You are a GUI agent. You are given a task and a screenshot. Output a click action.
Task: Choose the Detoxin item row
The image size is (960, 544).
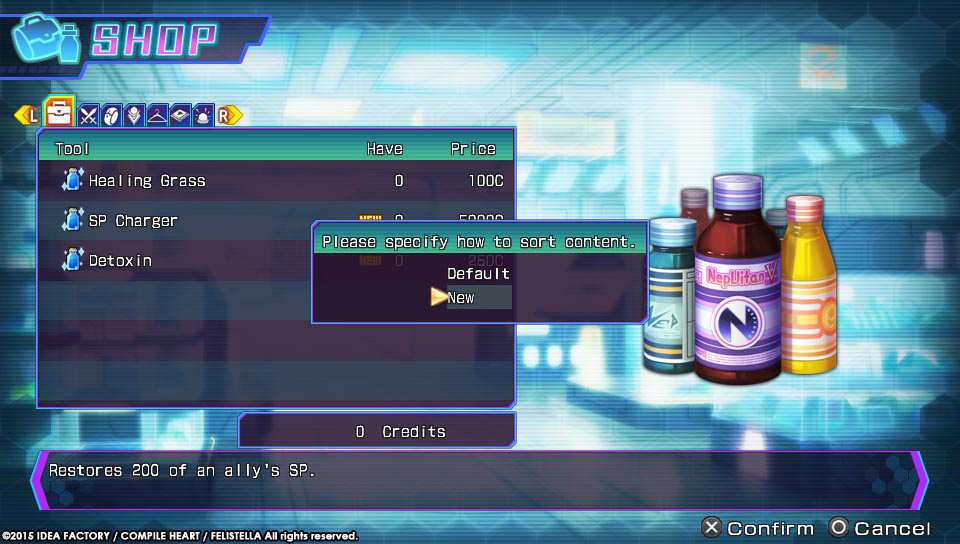pyautogui.click(x=120, y=260)
